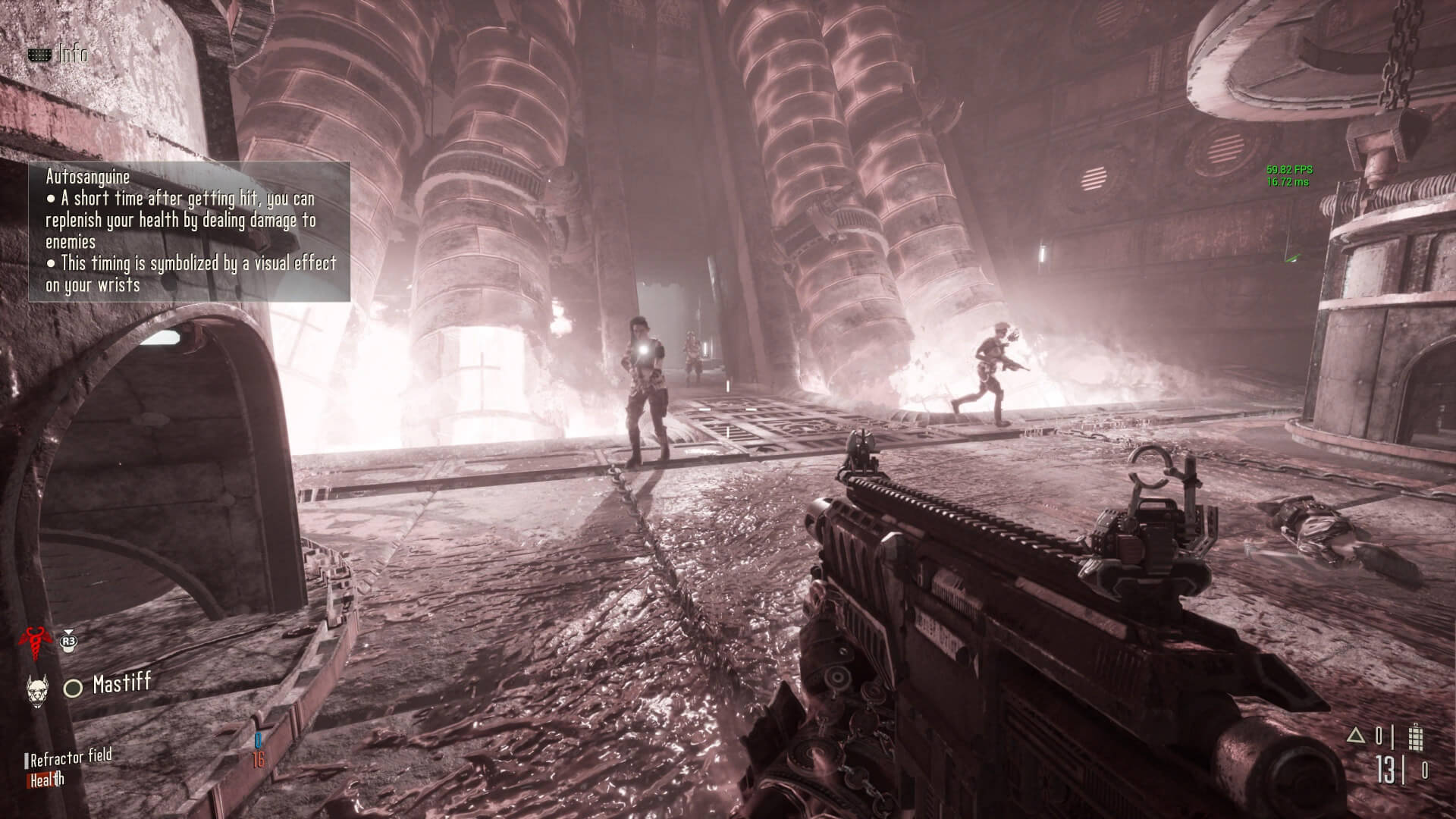1456x819 pixels.
Task: Select the grenade icon by the ammo counter
Action: tap(1415, 738)
